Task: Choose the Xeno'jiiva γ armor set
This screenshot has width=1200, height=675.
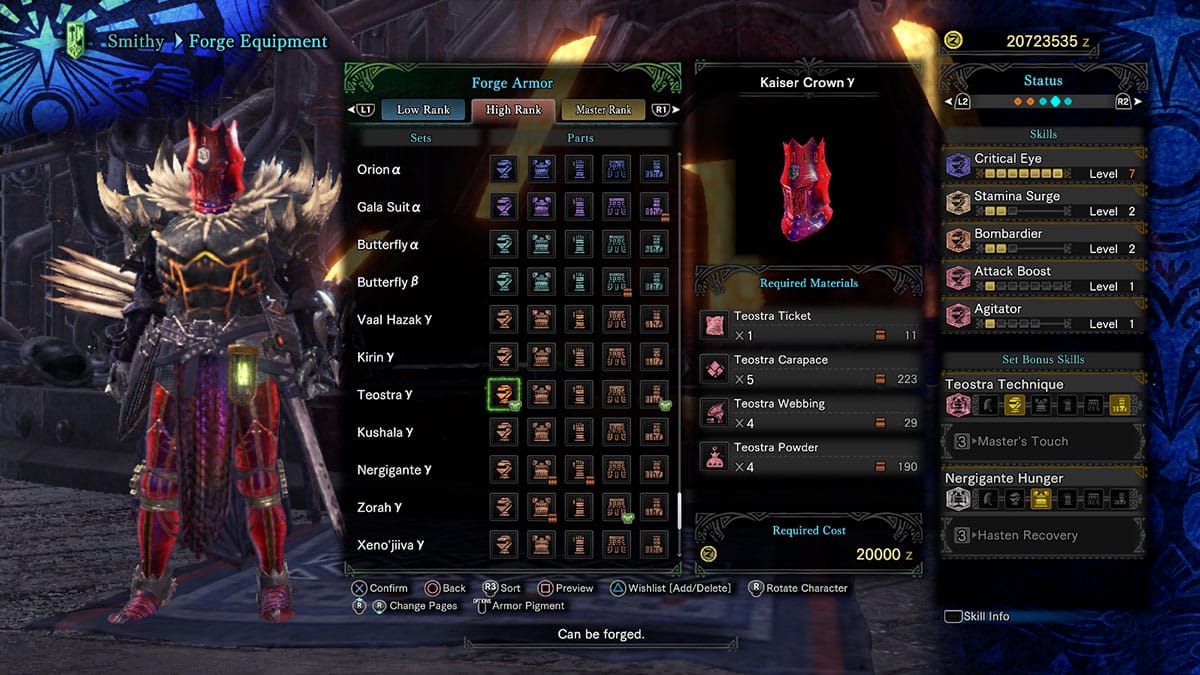Action: click(391, 545)
